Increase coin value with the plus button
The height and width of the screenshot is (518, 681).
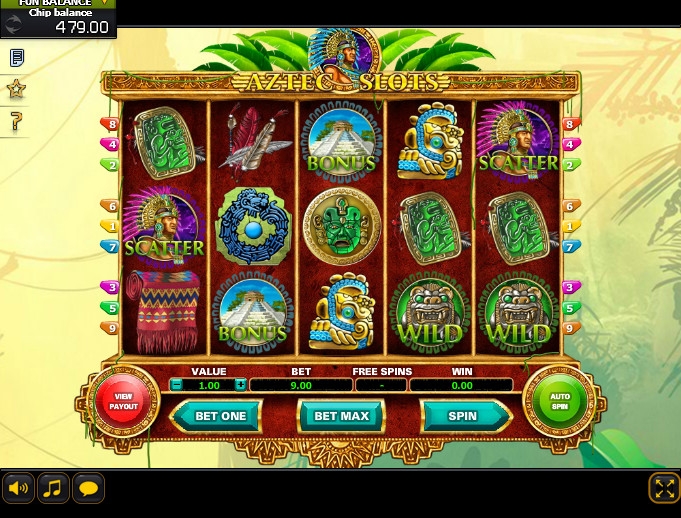240,385
